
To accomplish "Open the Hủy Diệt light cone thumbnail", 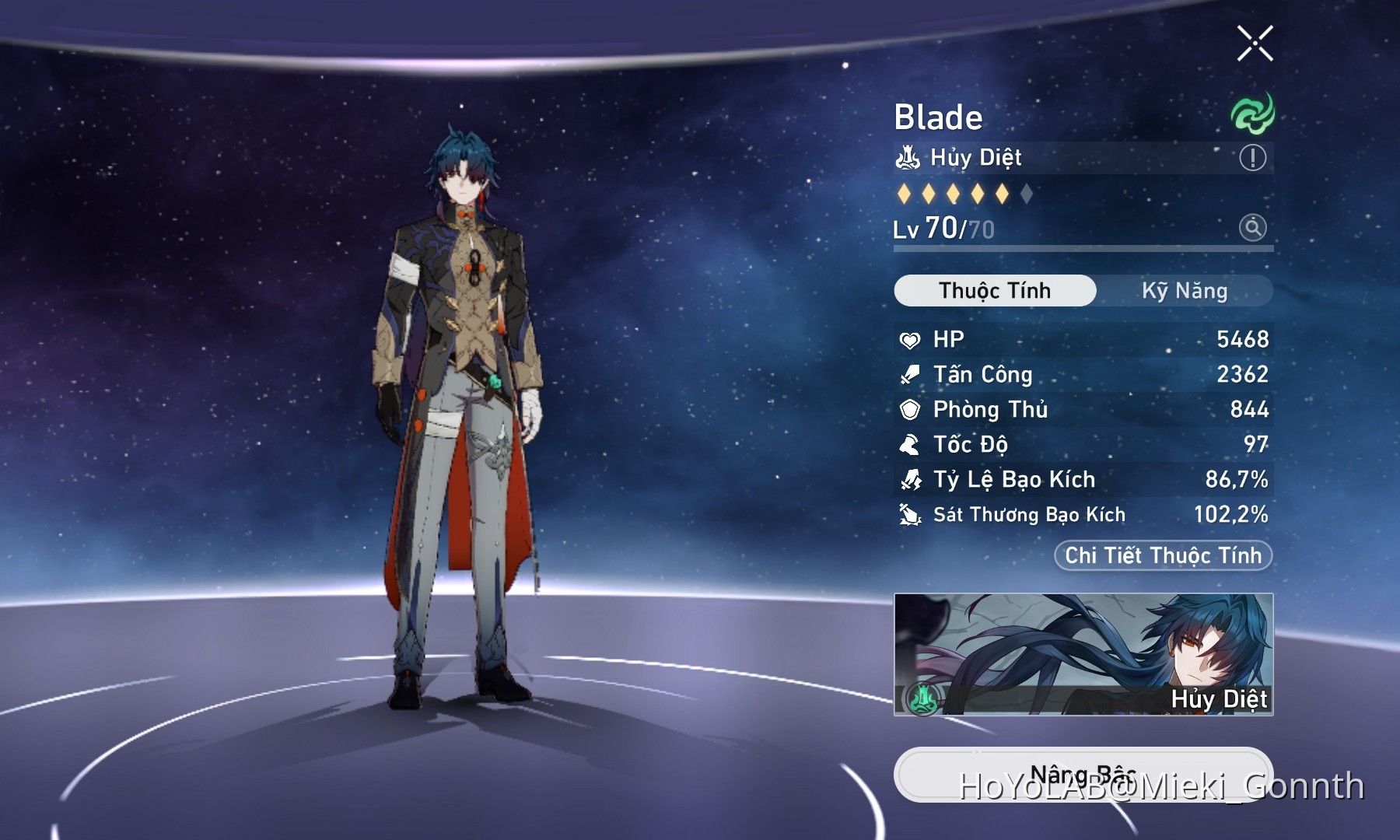I will (x=1083, y=654).
